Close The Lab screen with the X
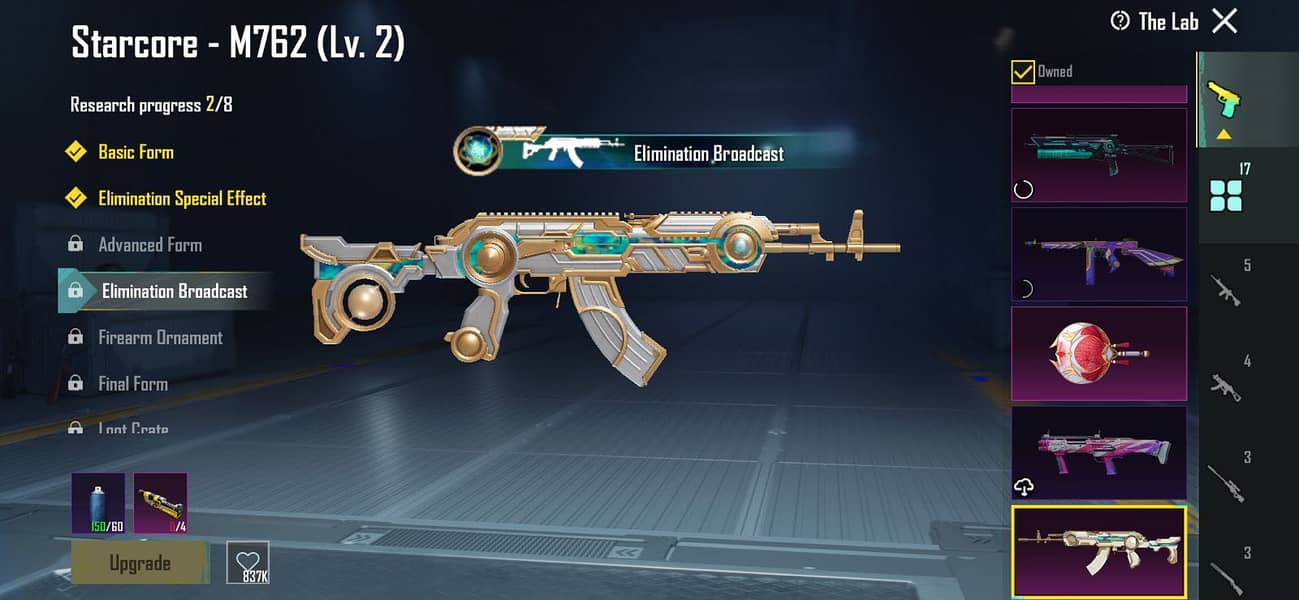This screenshot has width=1299, height=600. 1224,21
